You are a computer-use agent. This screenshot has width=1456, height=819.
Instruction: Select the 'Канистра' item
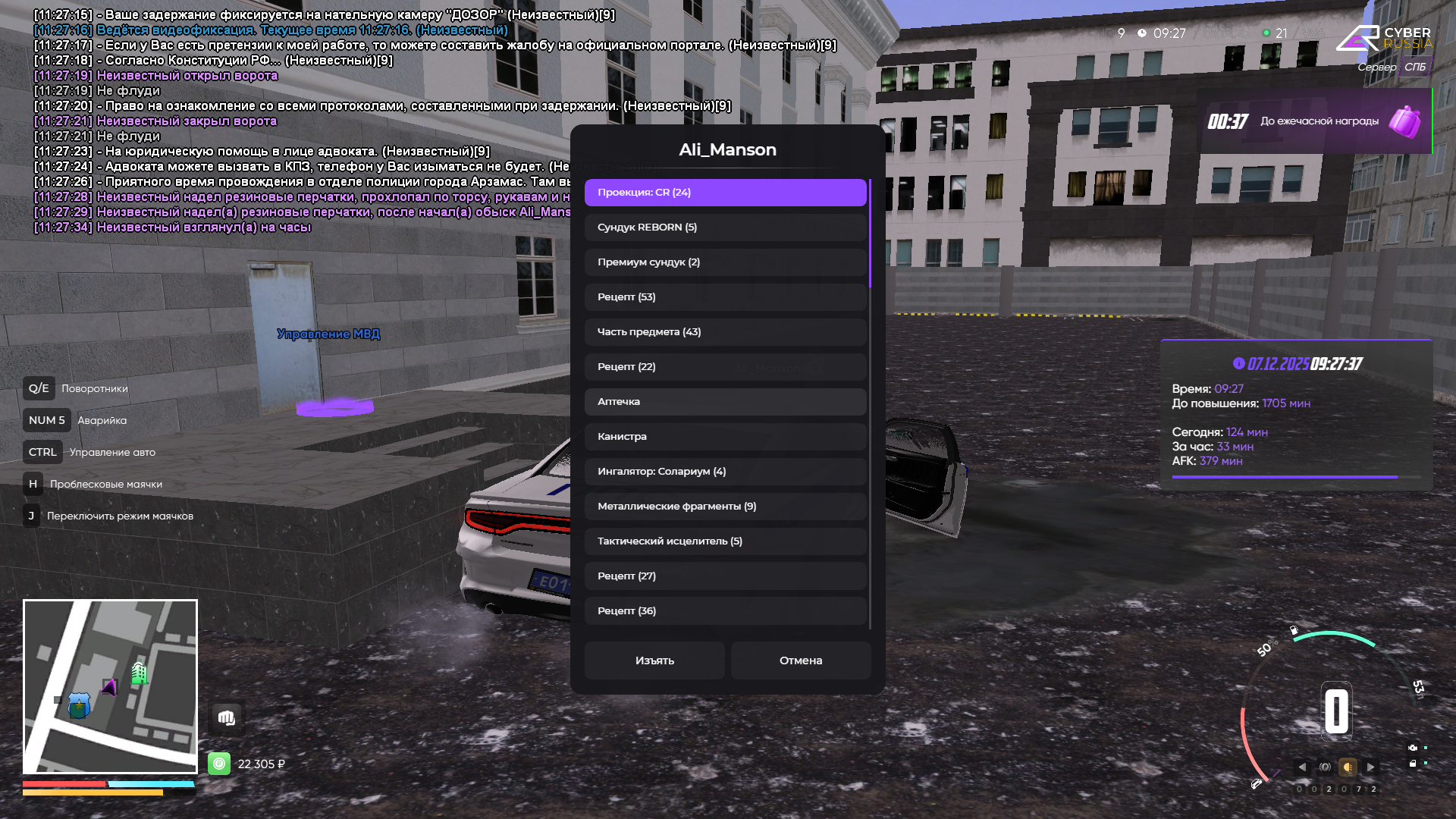click(x=725, y=437)
